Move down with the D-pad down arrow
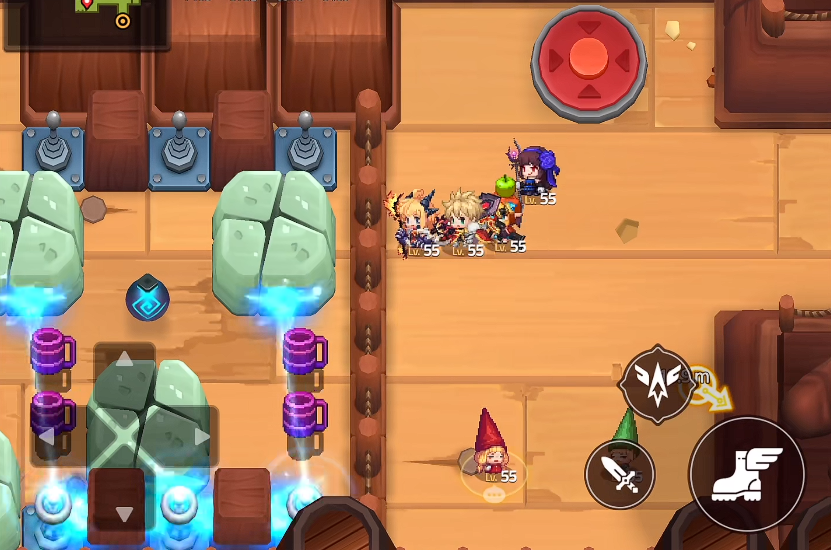The width and height of the screenshot is (831, 550). 124,514
